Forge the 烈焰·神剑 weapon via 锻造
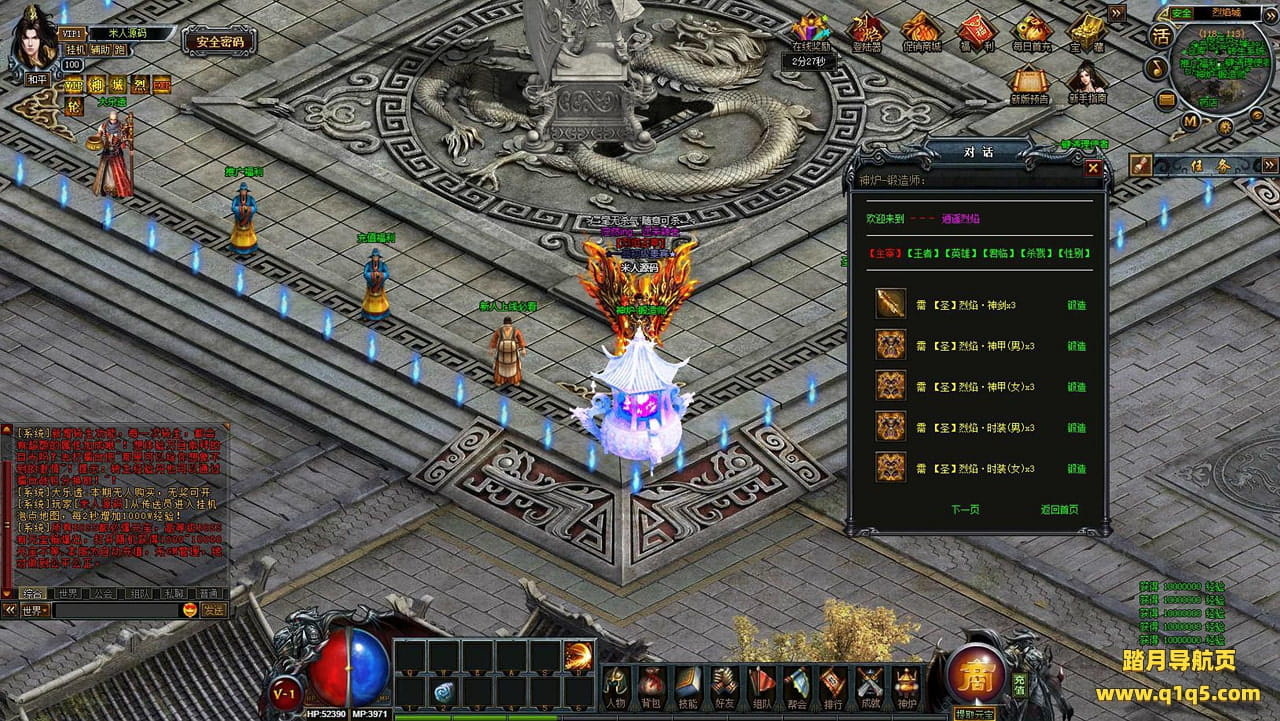Viewport: 1280px width, 721px height. point(1076,305)
